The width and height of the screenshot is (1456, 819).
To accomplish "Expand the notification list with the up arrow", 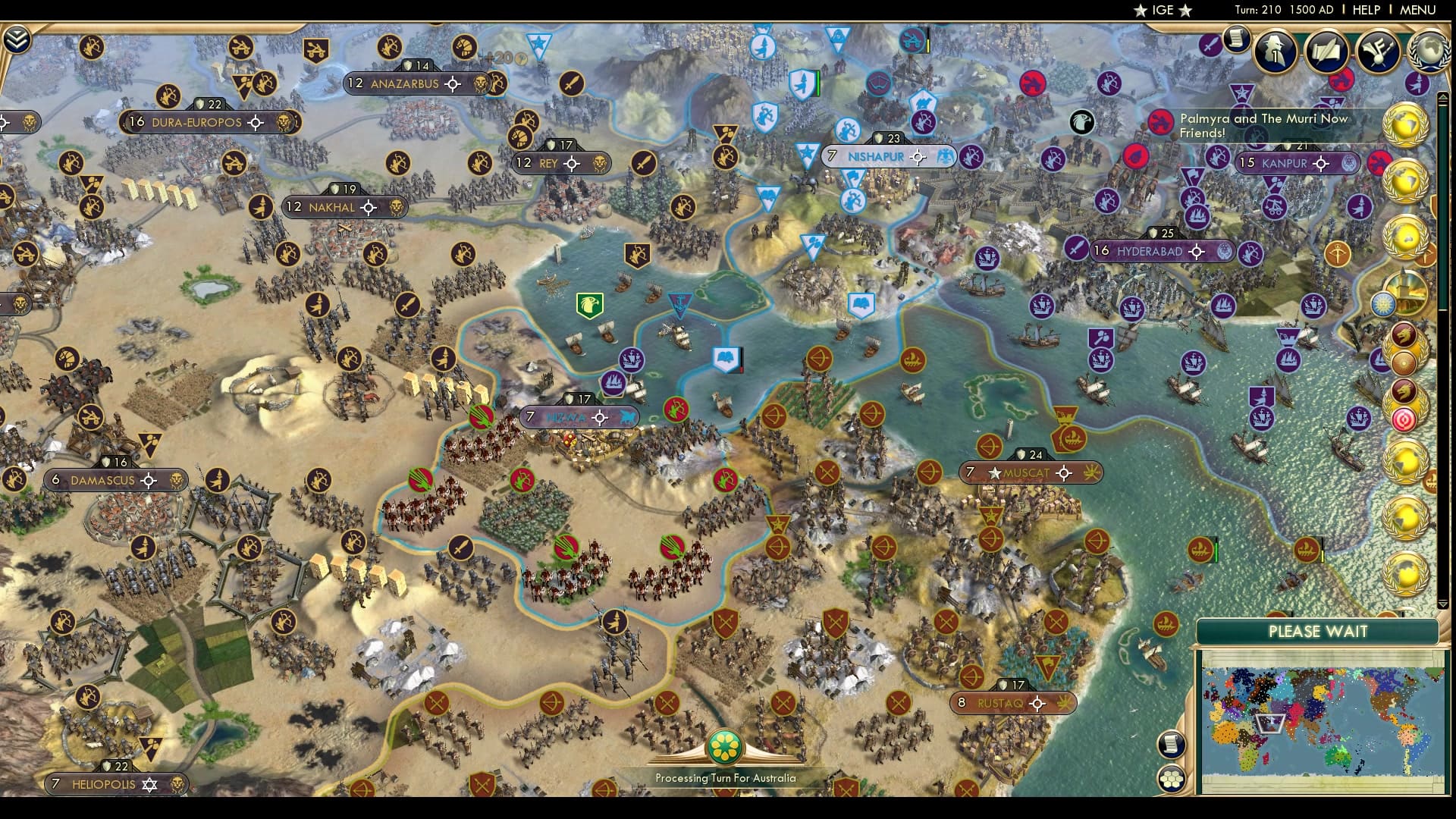I will [x=1443, y=96].
